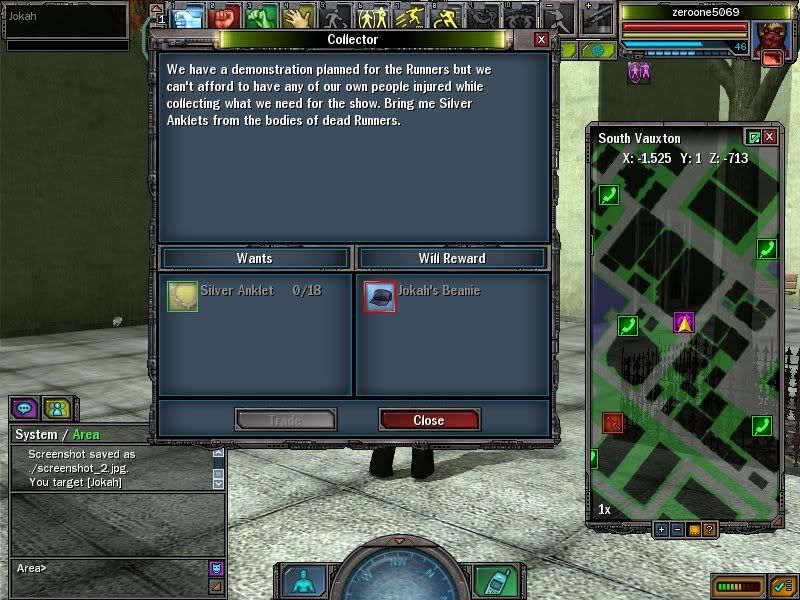
Task: Open the character figure button beside the compass
Action: [300, 581]
